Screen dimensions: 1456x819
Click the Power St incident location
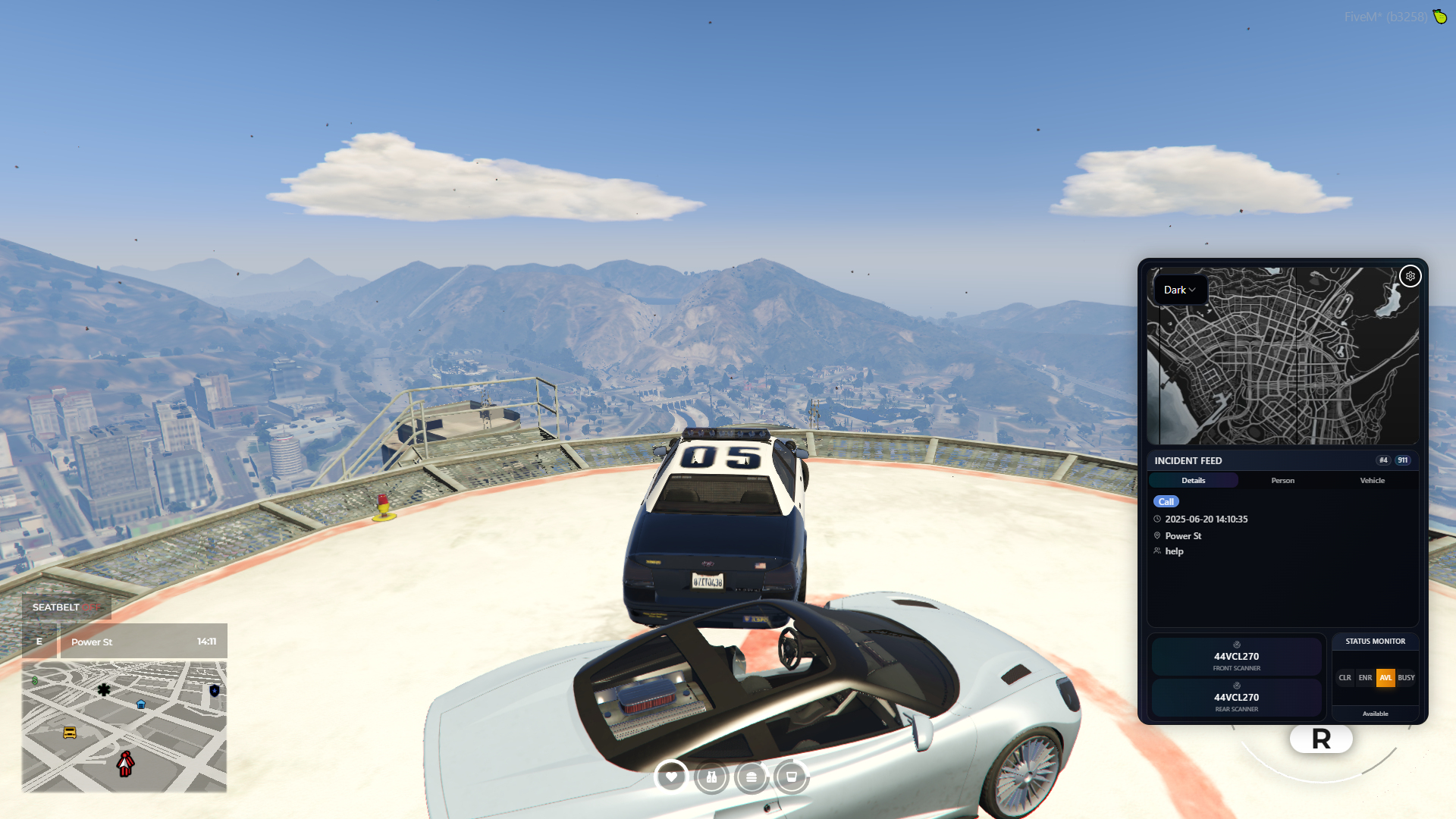coord(1183,535)
